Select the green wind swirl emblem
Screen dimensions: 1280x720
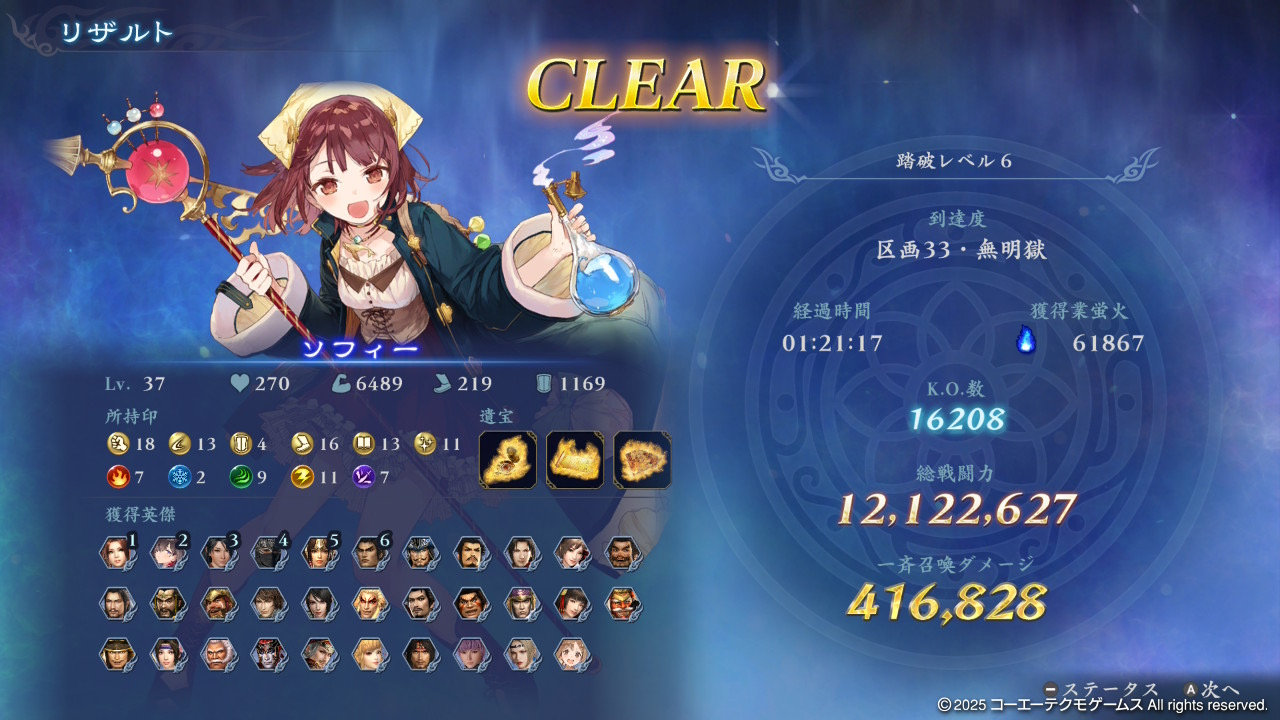pyautogui.click(x=241, y=477)
